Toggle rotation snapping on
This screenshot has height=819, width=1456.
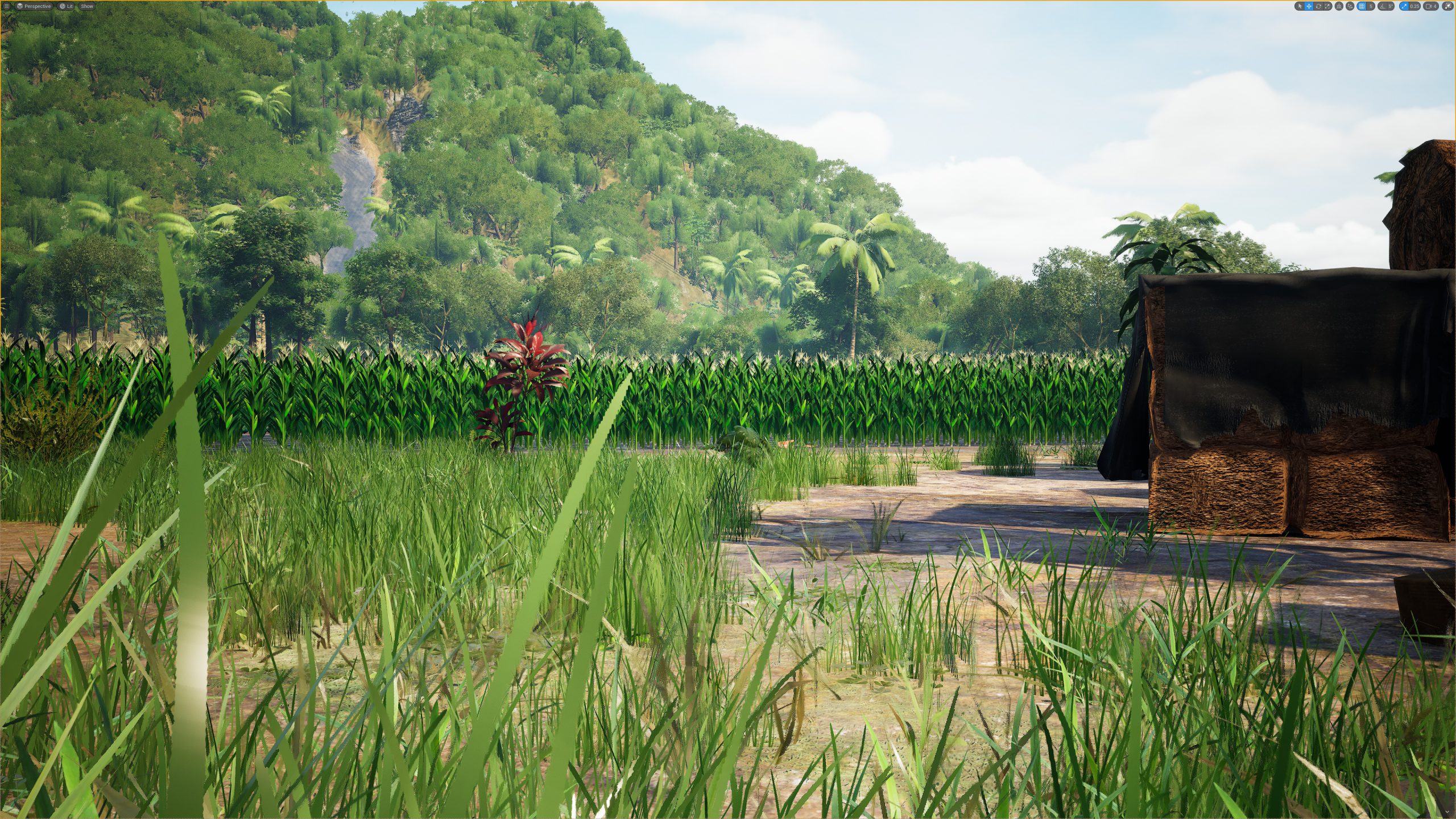(x=1383, y=6)
